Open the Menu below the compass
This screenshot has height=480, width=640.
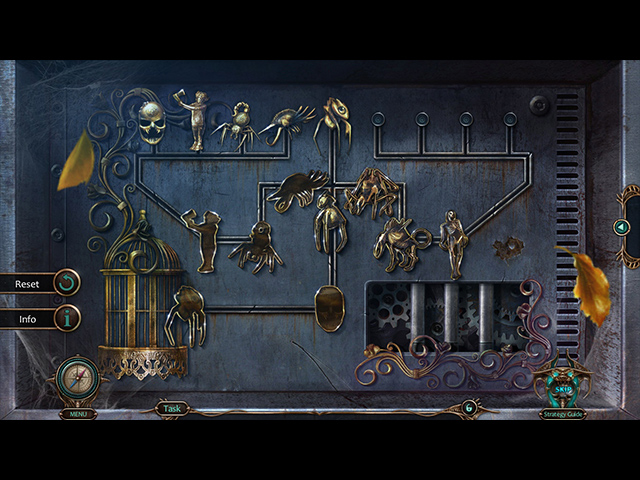[x=77, y=413]
